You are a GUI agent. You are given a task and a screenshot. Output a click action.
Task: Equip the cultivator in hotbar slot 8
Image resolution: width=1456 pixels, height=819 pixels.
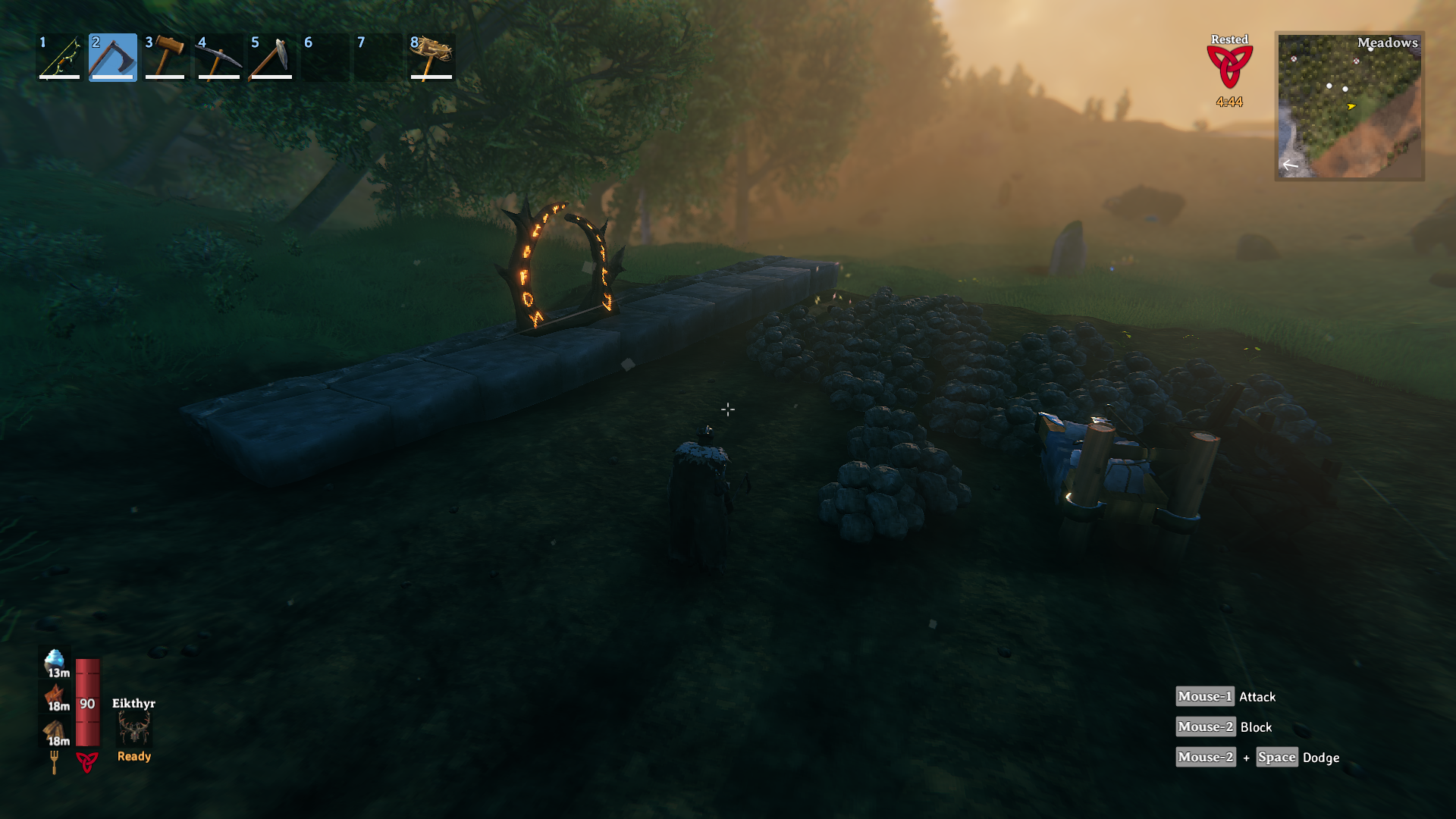431,57
